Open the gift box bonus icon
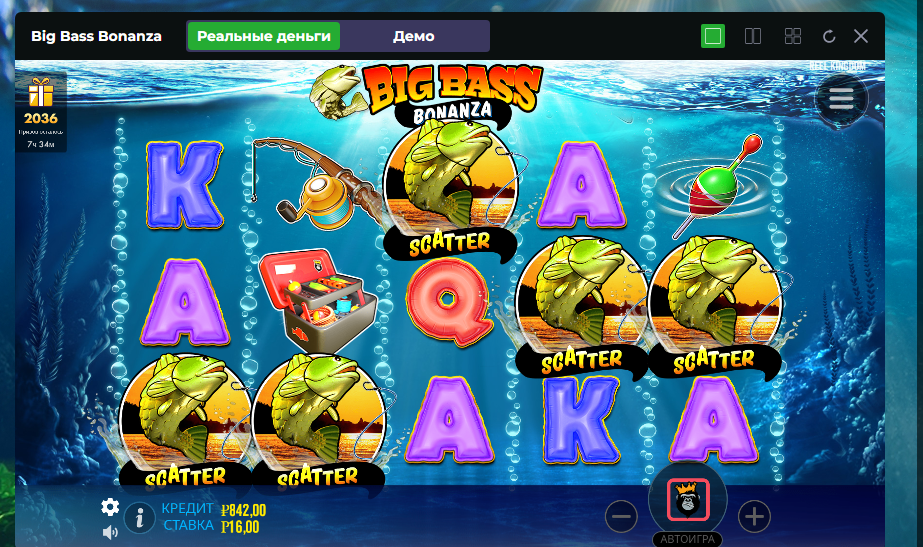The image size is (923, 547). pos(41,94)
